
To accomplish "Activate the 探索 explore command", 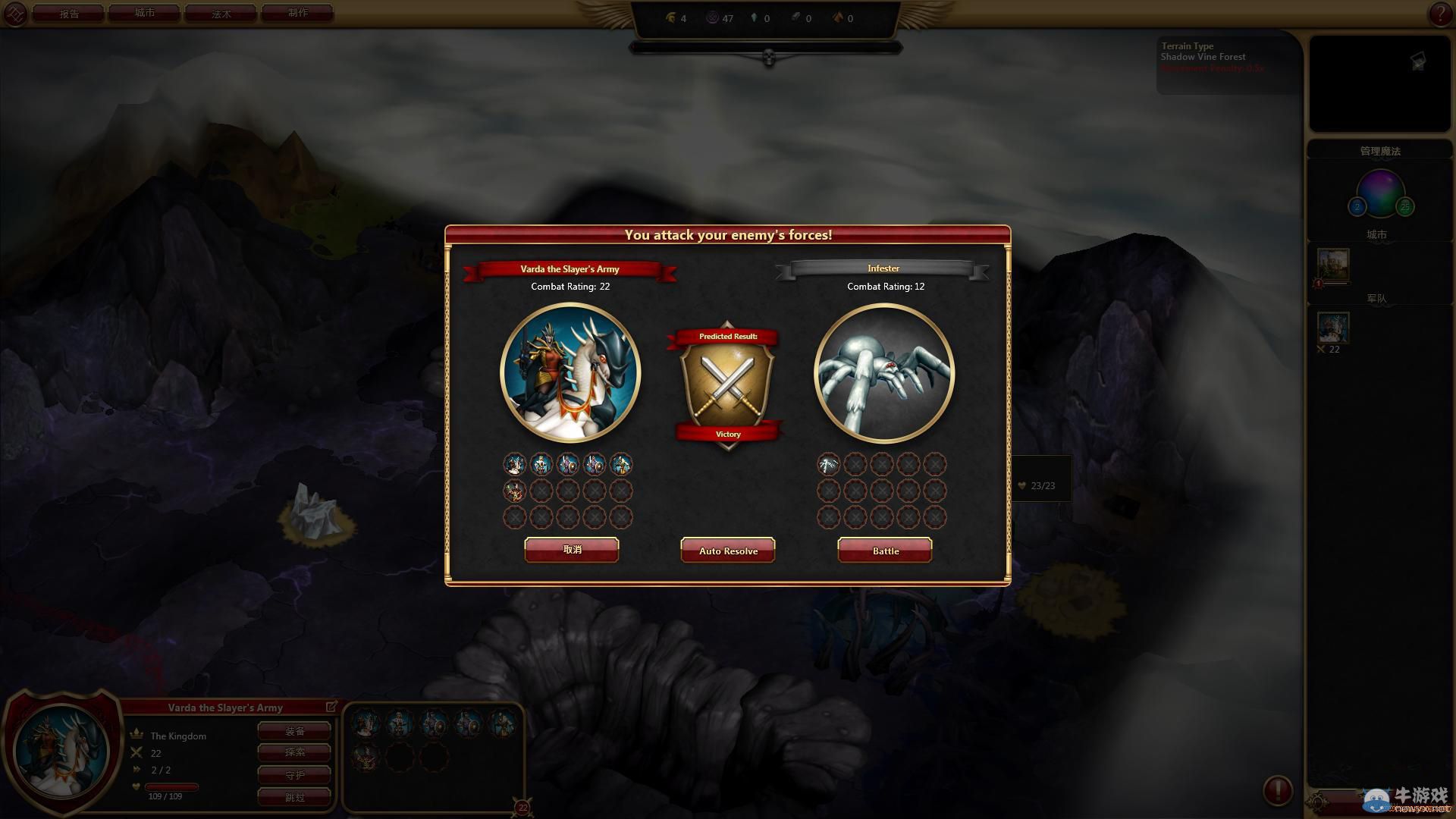I will 294,752.
